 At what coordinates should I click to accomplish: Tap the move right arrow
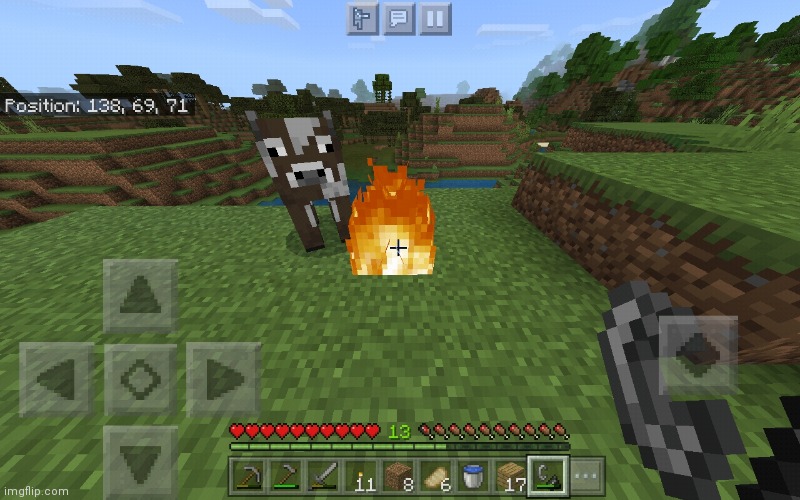coord(224,379)
